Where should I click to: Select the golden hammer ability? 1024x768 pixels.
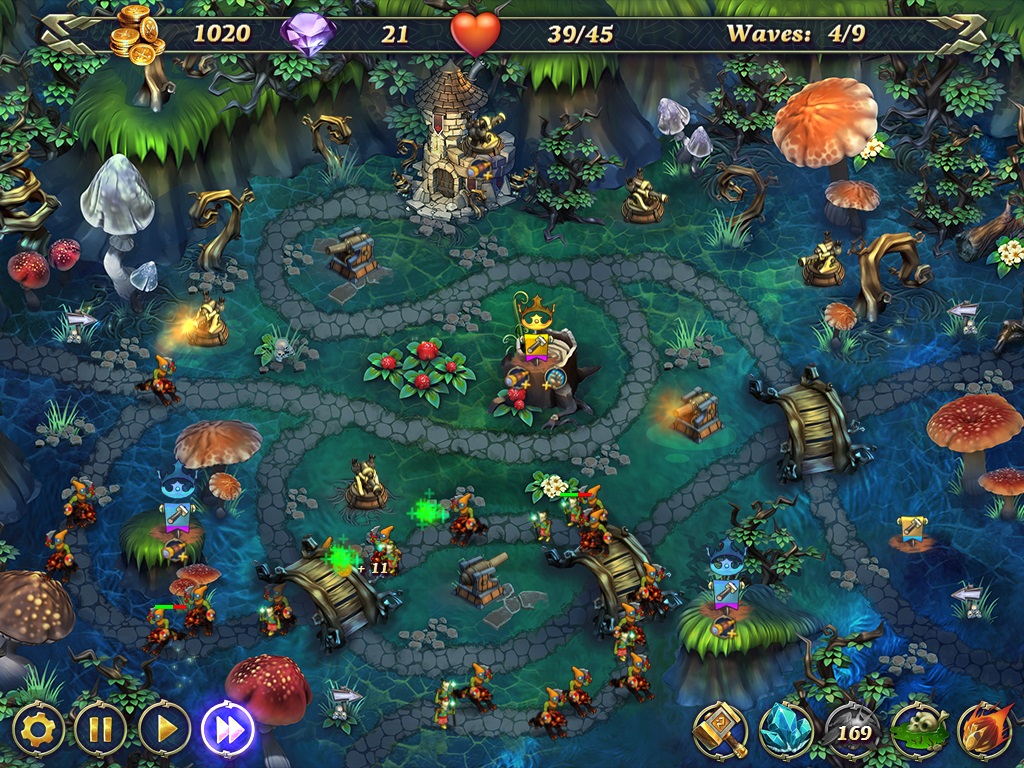(x=720, y=731)
